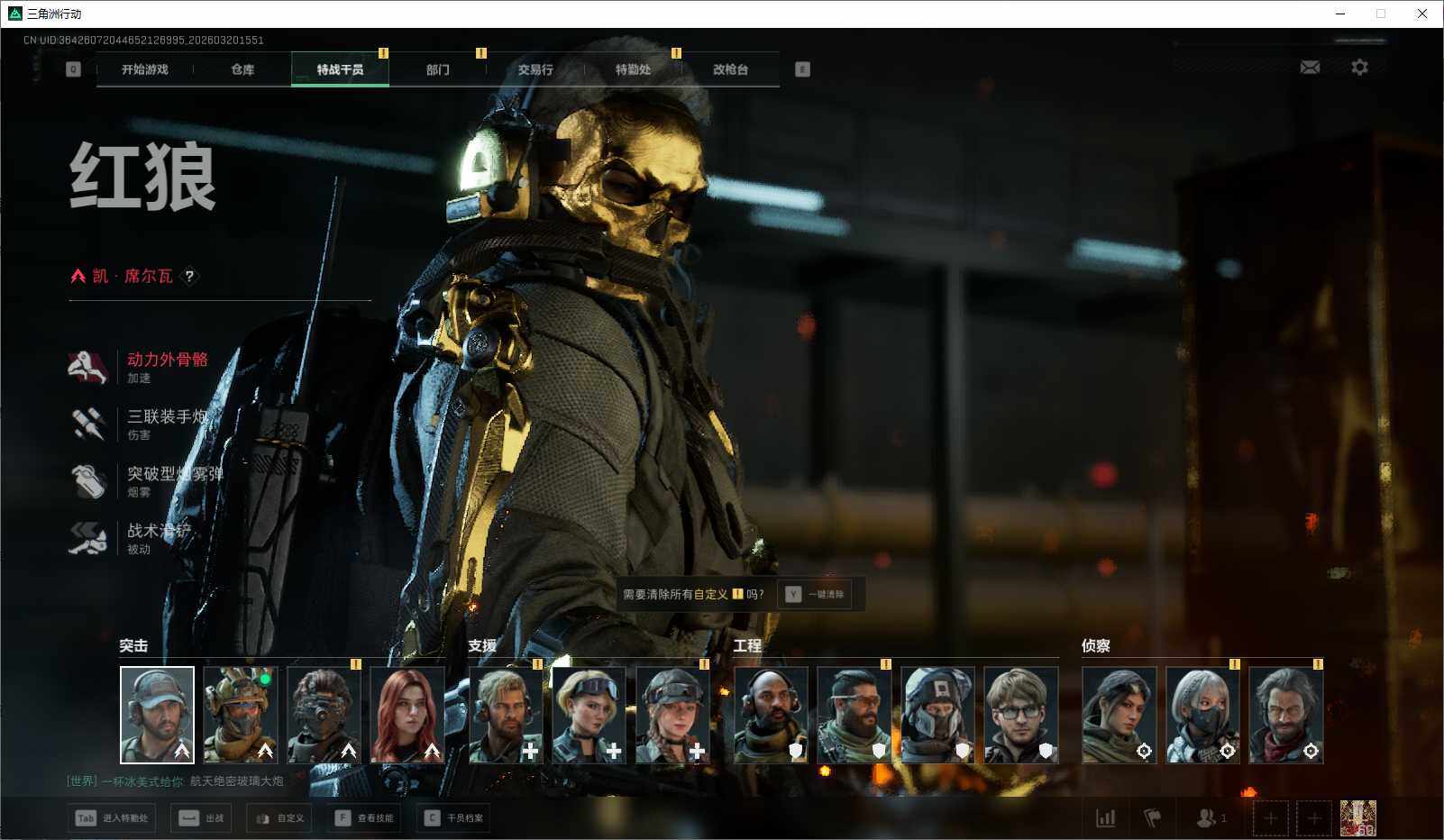Open 干员档案 operator profile
The height and width of the screenshot is (840, 1444).
pos(454,818)
